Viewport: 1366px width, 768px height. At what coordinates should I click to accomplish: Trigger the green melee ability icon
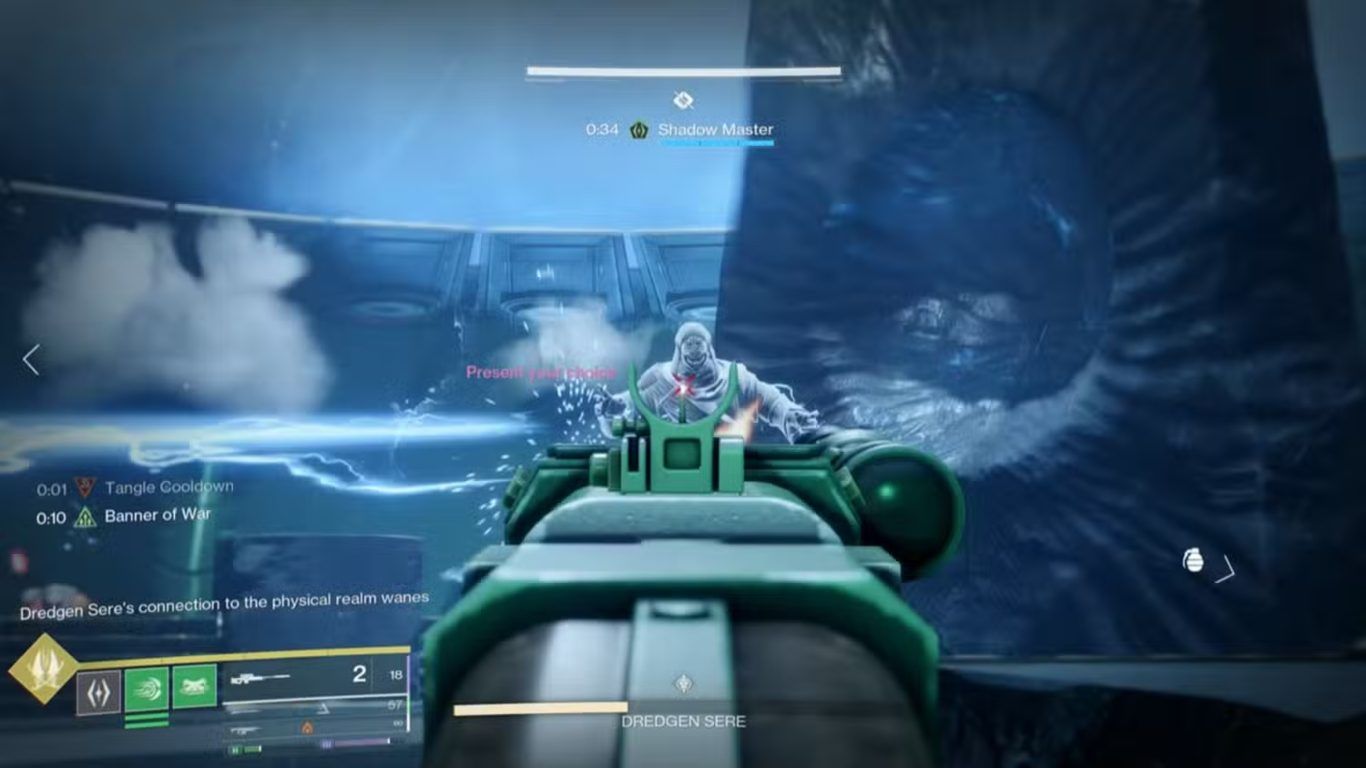(194, 687)
